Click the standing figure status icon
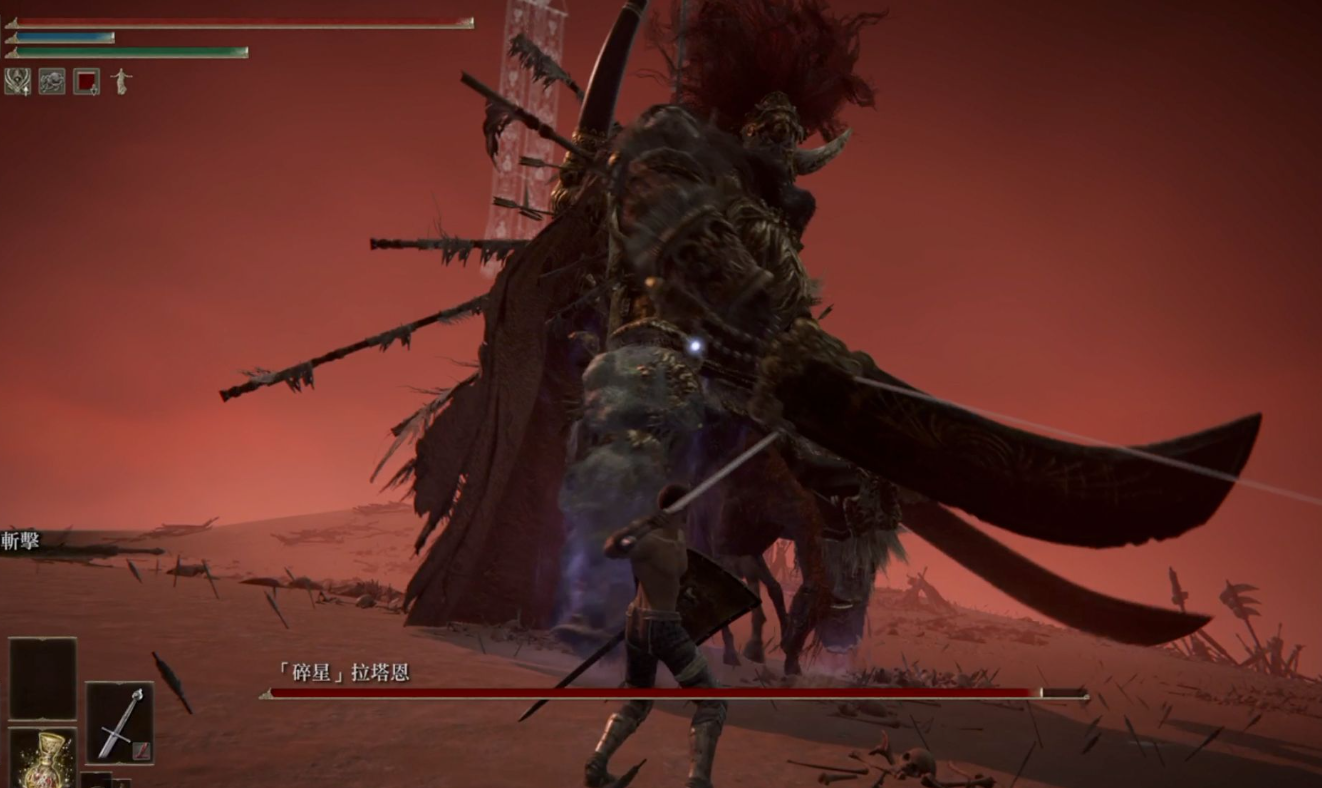The image size is (1322, 788). [x=121, y=81]
